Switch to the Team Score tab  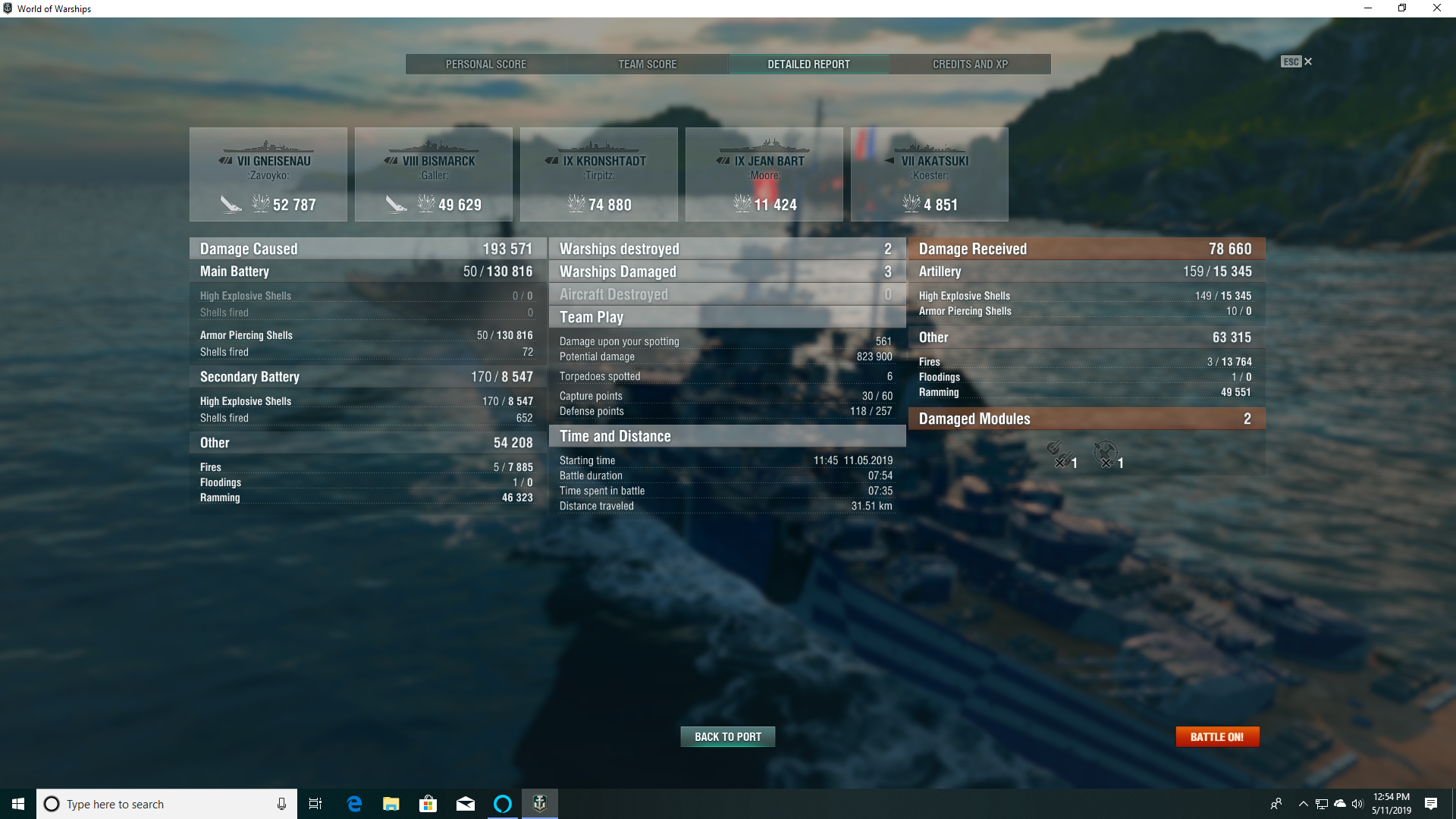pyautogui.click(x=646, y=64)
